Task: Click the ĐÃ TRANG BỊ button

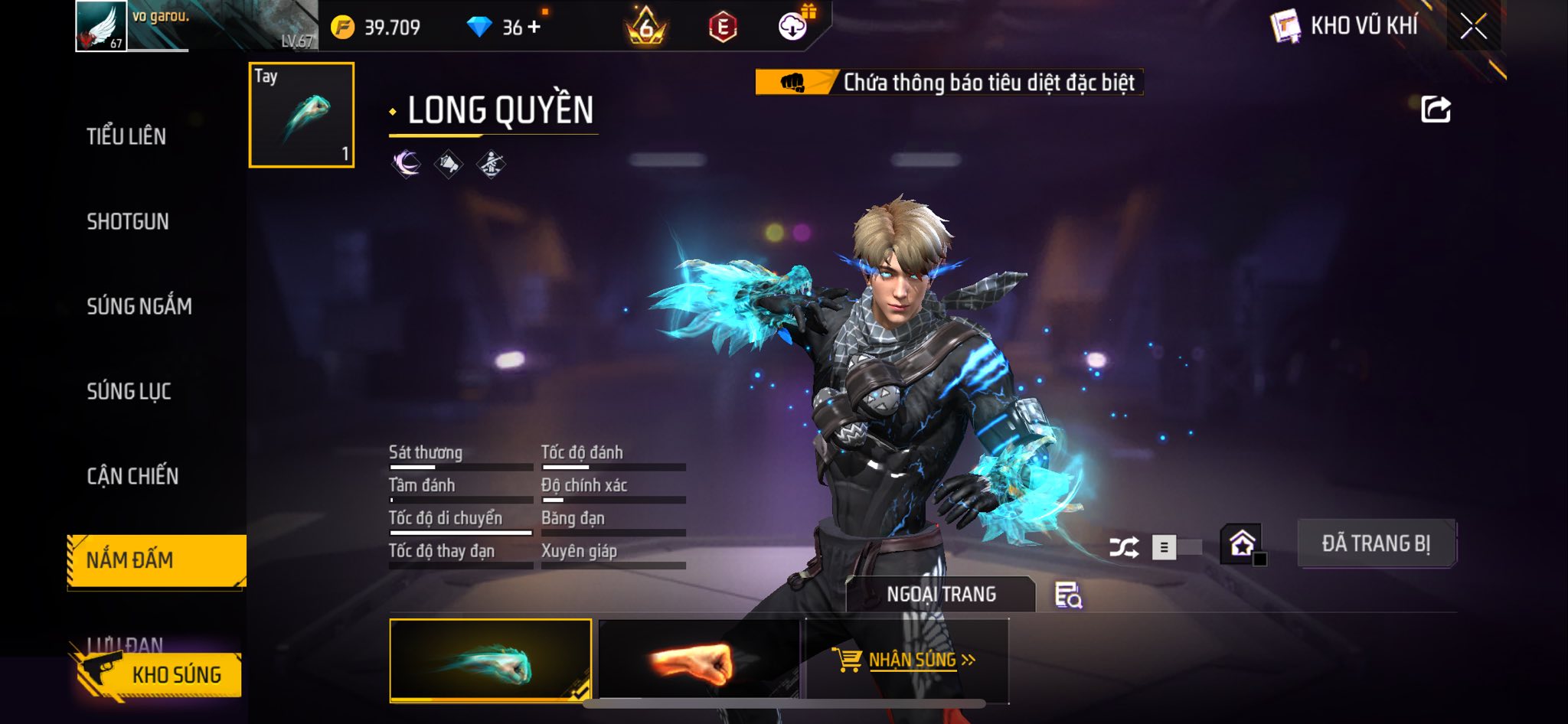Action: [x=1376, y=544]
